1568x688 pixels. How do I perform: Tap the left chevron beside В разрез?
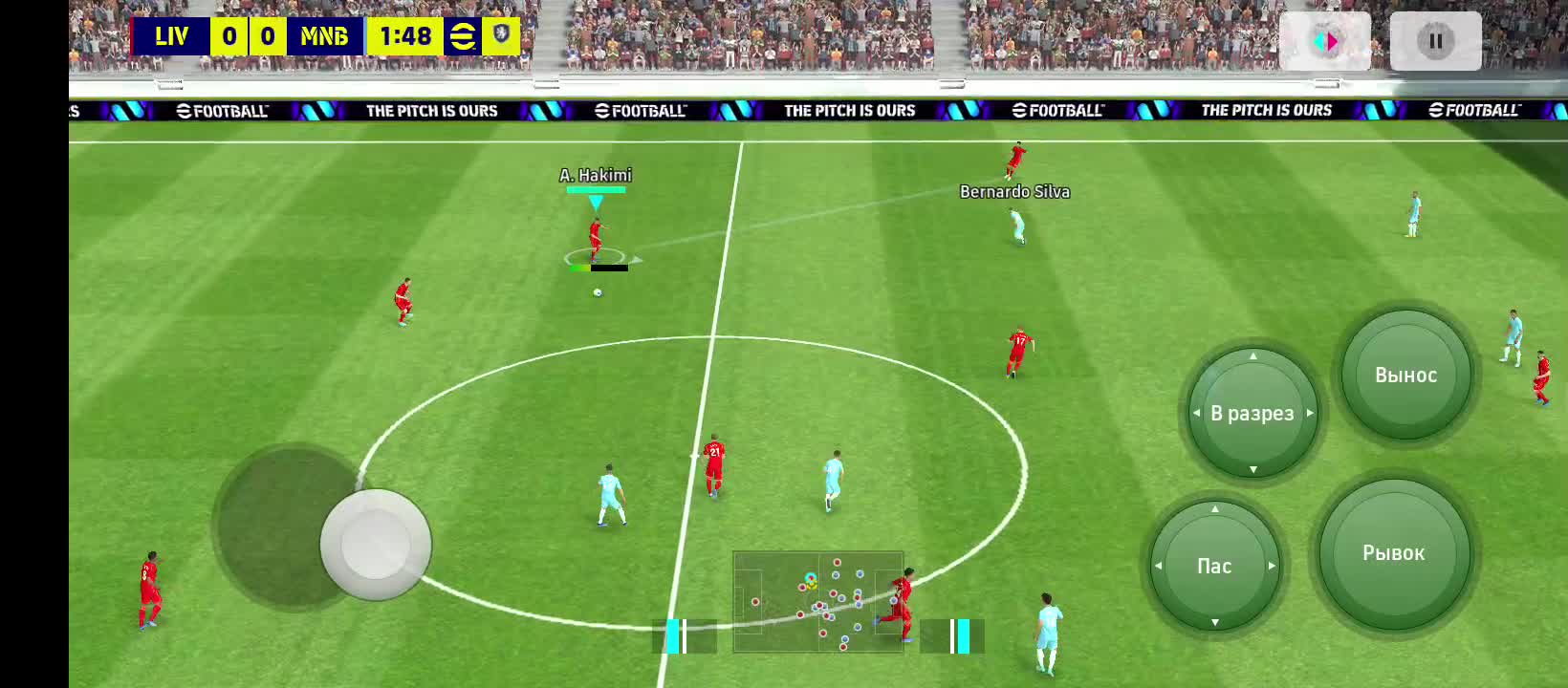1198,413
